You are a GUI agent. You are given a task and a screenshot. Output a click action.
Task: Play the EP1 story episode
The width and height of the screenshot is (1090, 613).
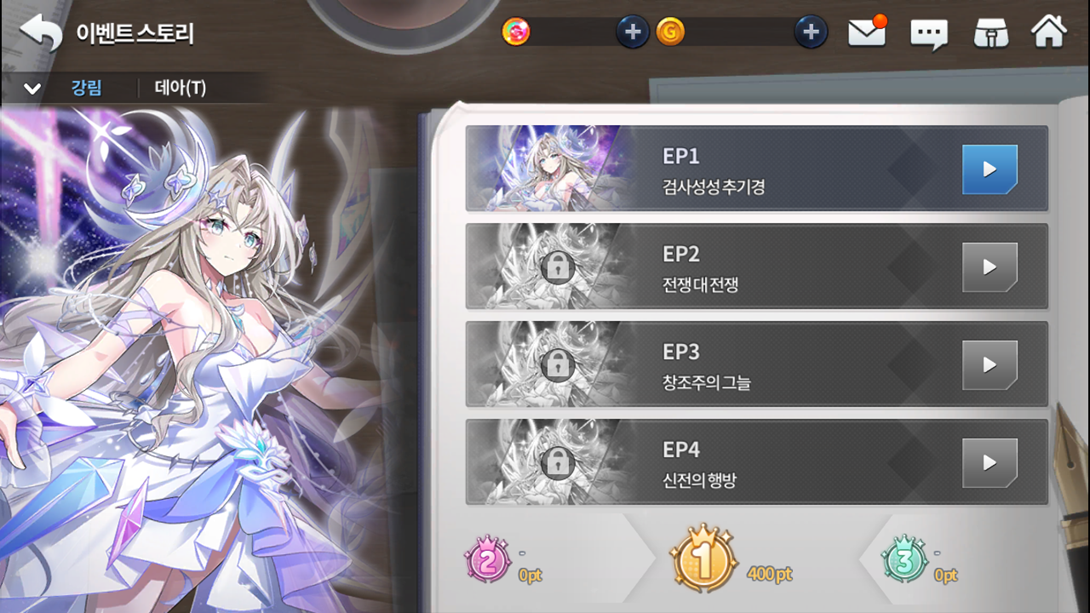[x=989, y=169]
